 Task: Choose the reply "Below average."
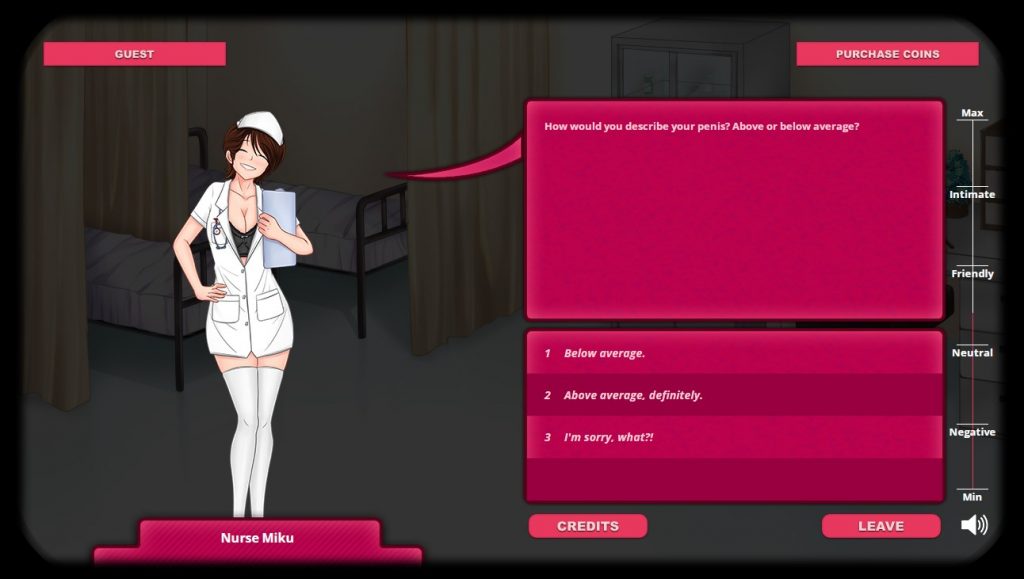[x=604, y=353]
